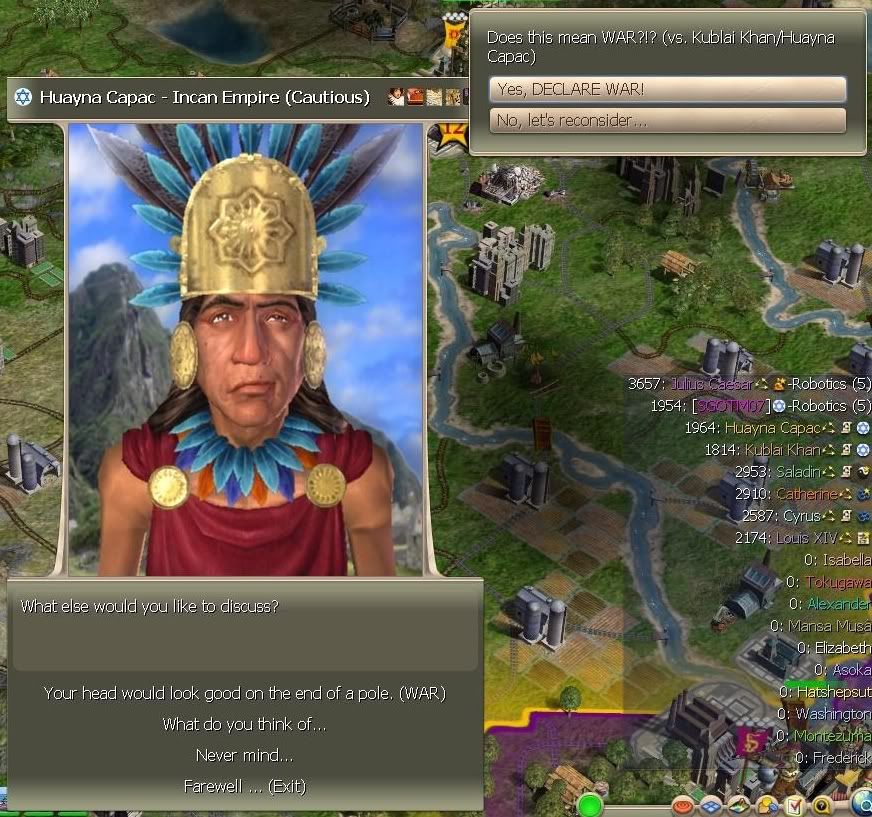
Task: Toggle the blue tile grid icon
Action: tap(711, 804)
